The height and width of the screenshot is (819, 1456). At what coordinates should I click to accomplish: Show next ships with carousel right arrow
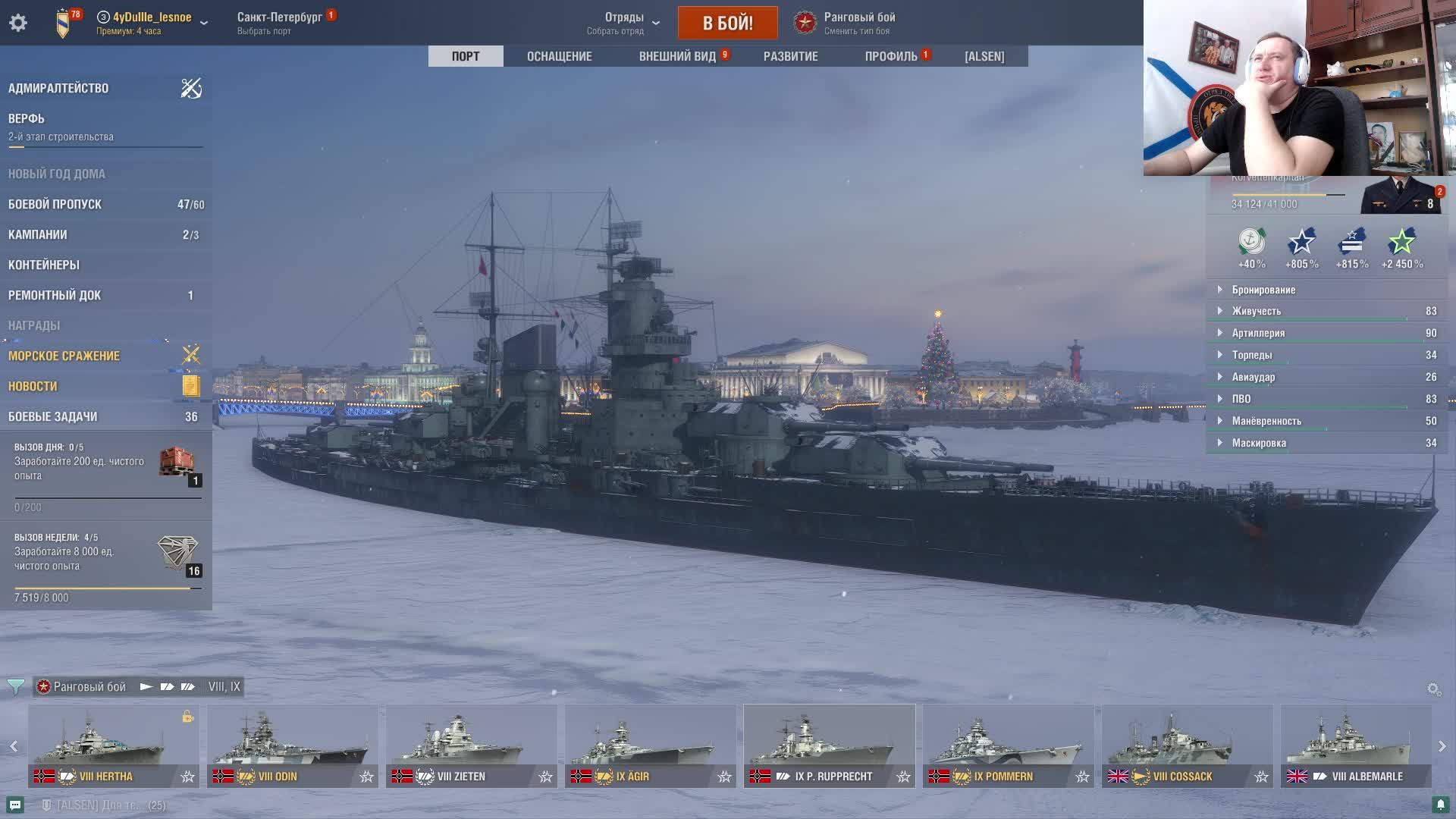pos(1442,746)
